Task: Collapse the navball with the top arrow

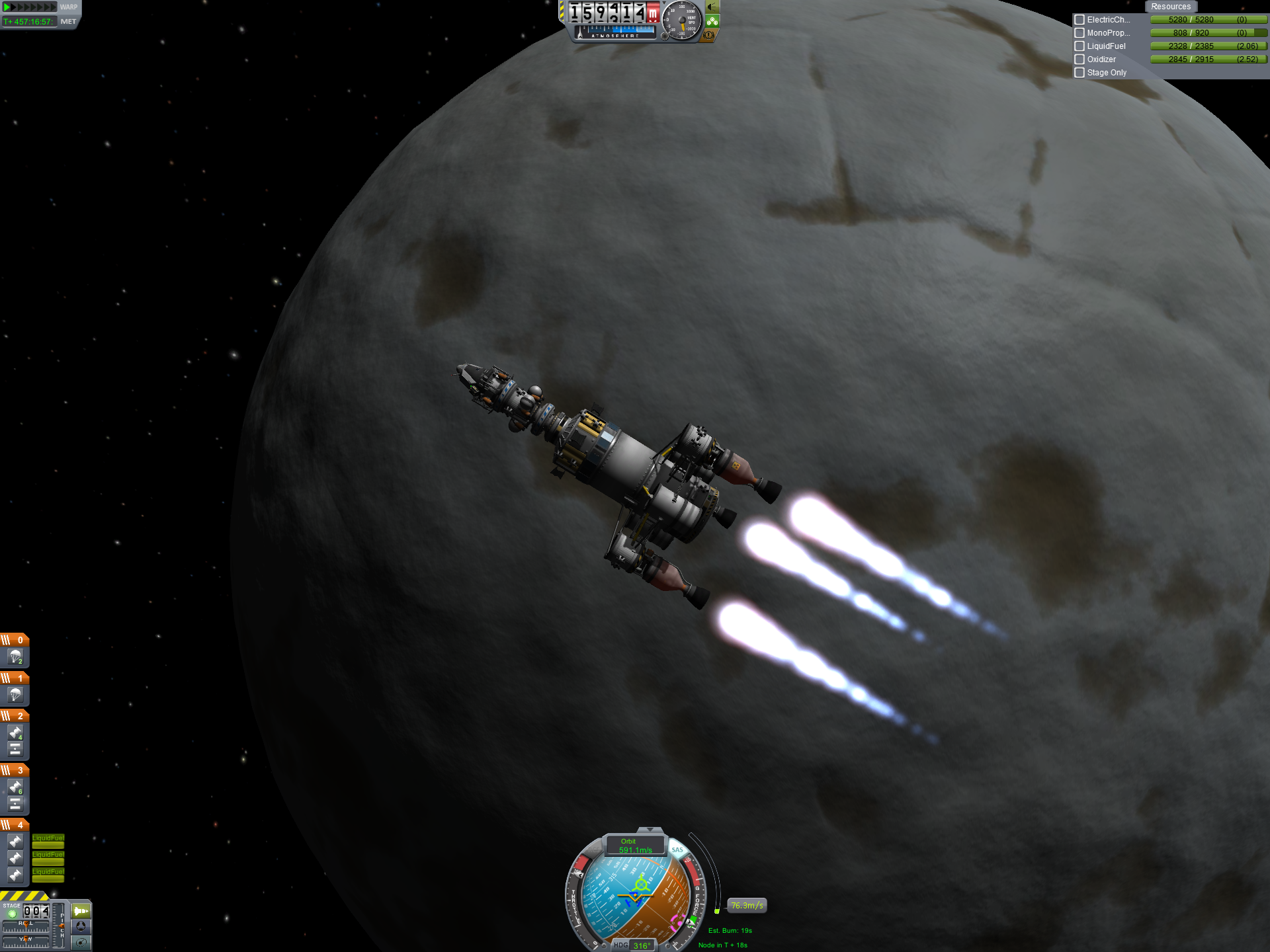Action: click(x=650, y=830)
